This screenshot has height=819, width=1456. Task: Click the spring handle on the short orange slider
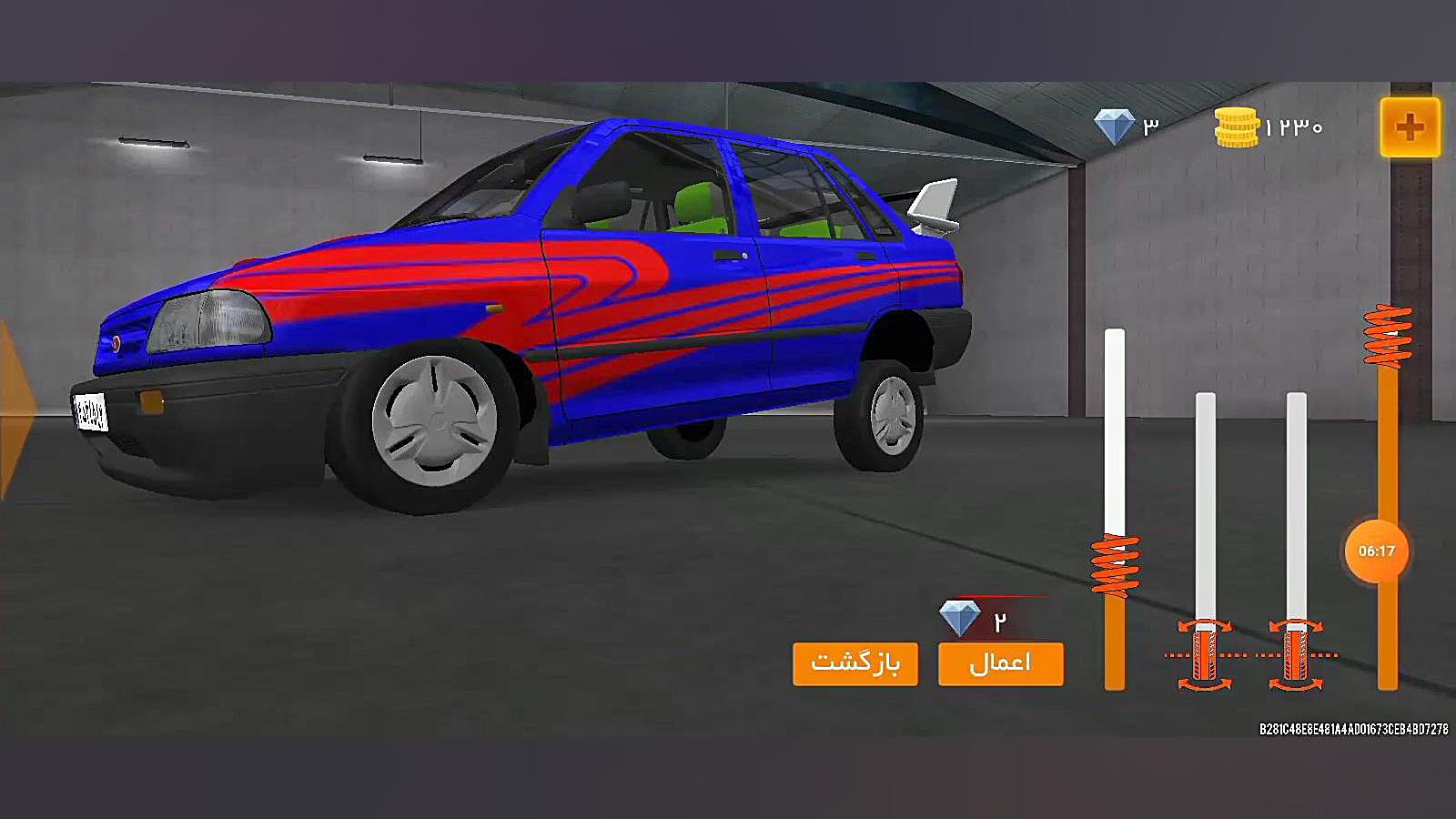tap(1115, 565)
